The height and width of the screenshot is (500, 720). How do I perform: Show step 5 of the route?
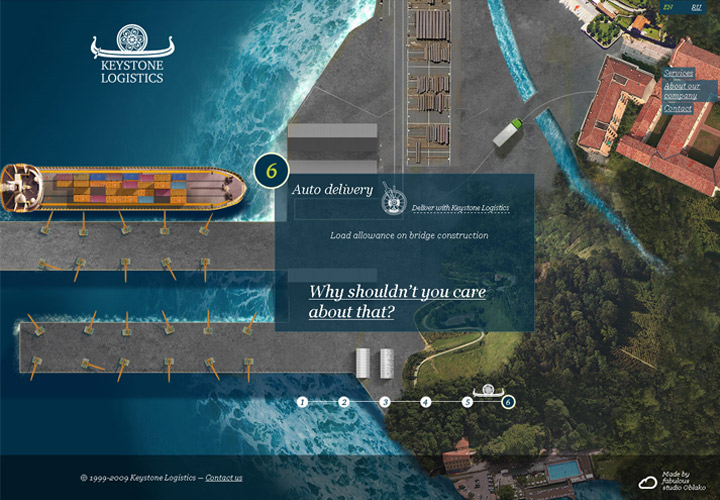point(467,402)
